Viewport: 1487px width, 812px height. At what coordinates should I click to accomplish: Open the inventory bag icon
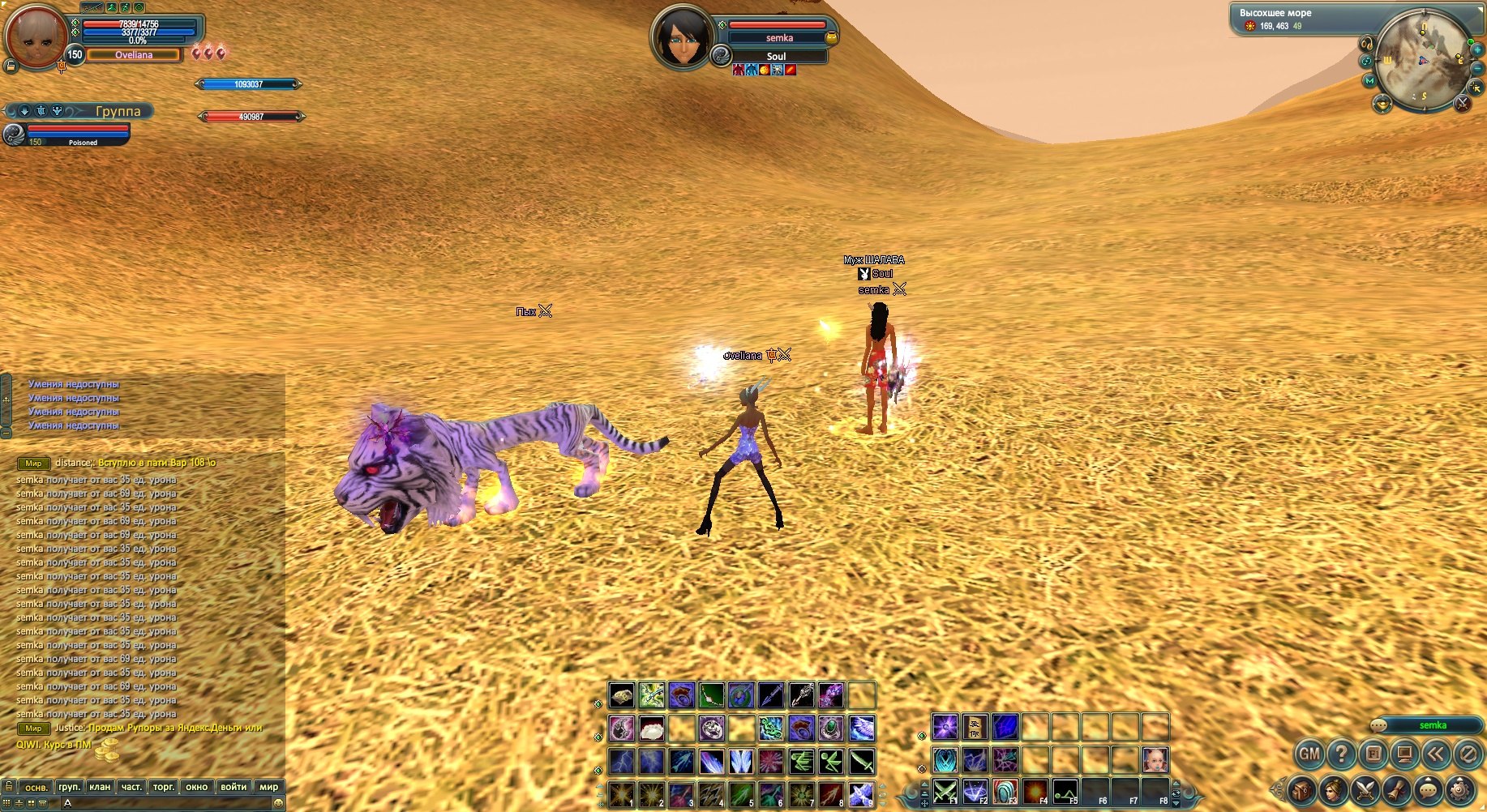[1301, 789]
